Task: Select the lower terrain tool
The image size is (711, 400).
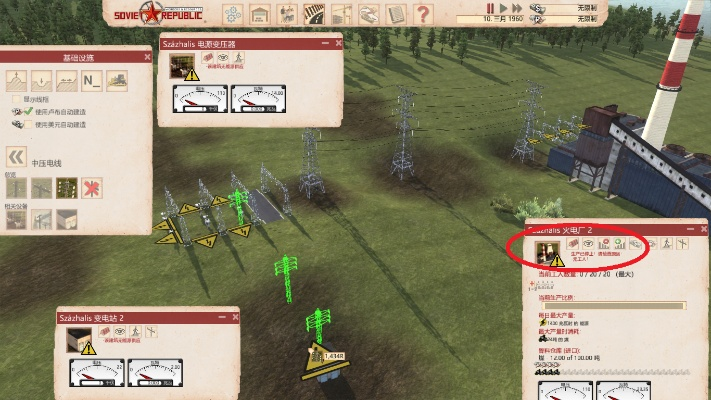Action: coord(43,80)
